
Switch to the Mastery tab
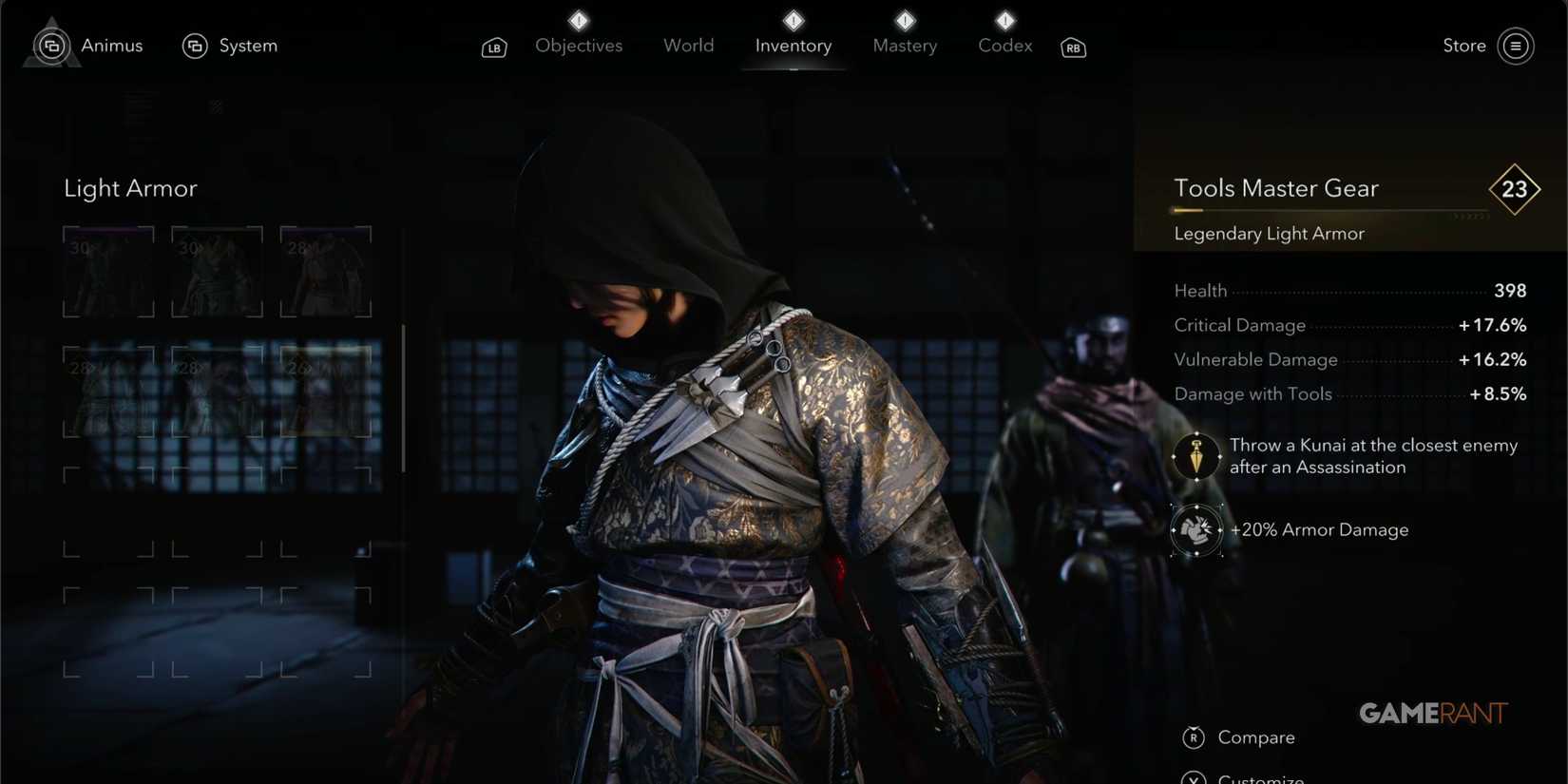tap(904, 45)
